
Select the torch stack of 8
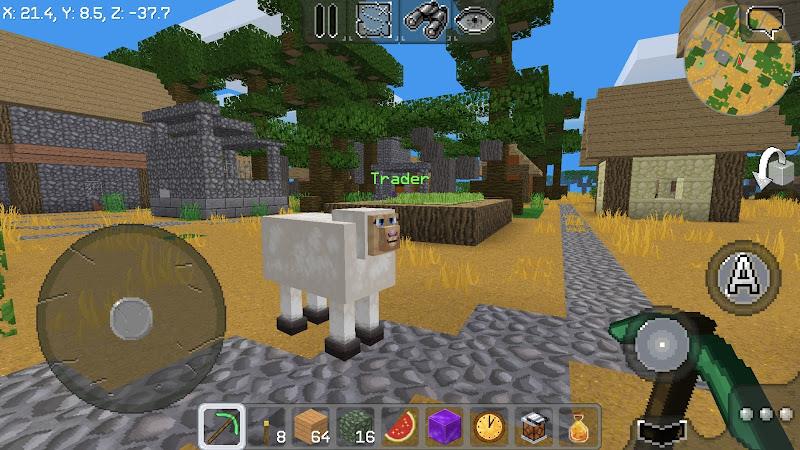coord(267,426)
